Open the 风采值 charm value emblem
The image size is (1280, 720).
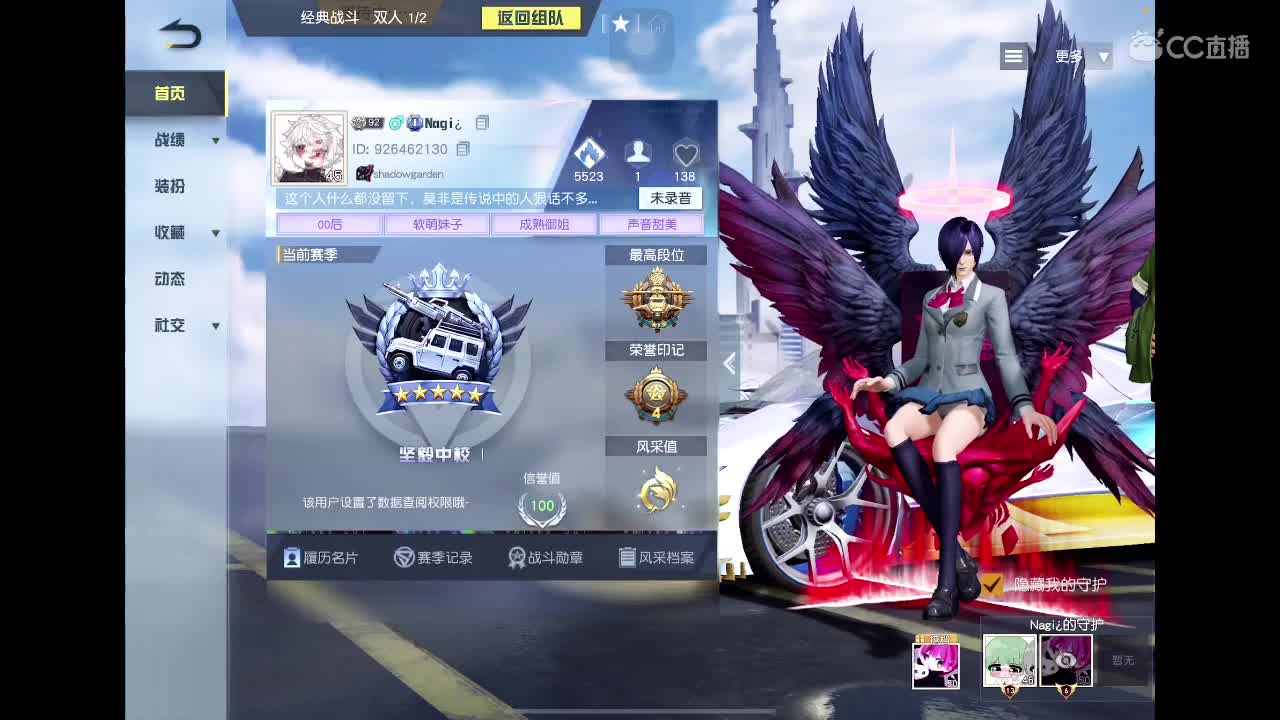(657, 491)
